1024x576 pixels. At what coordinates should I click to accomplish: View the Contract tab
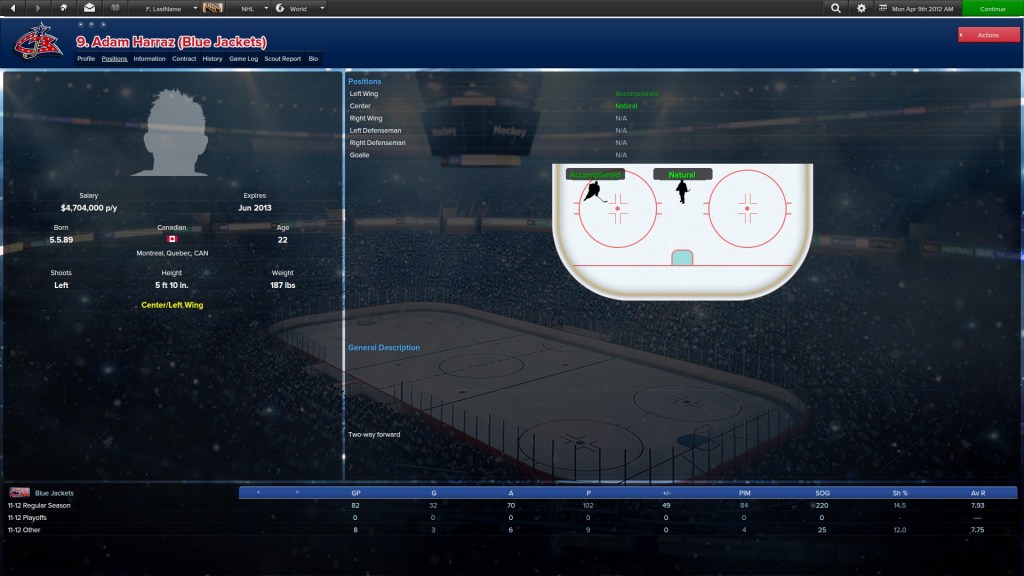[184, 59]
